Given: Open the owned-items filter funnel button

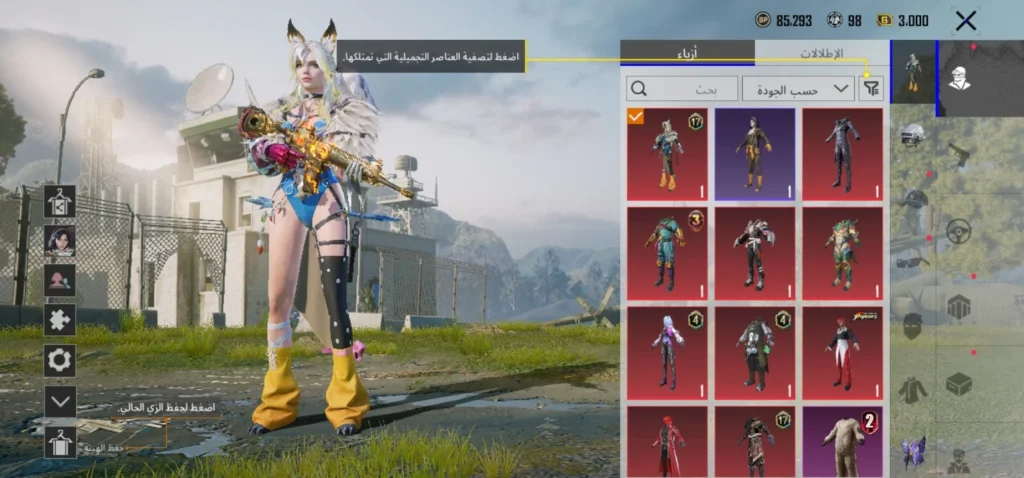Looking at the screenshot, I should (x=872, y=89).
